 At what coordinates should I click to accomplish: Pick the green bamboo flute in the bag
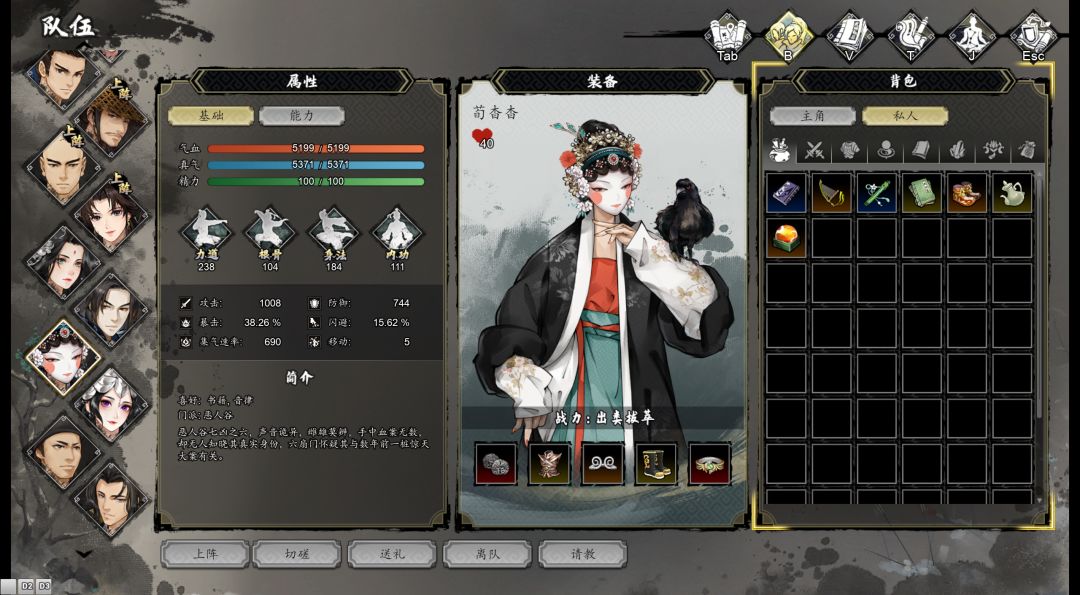click(876, 193)
